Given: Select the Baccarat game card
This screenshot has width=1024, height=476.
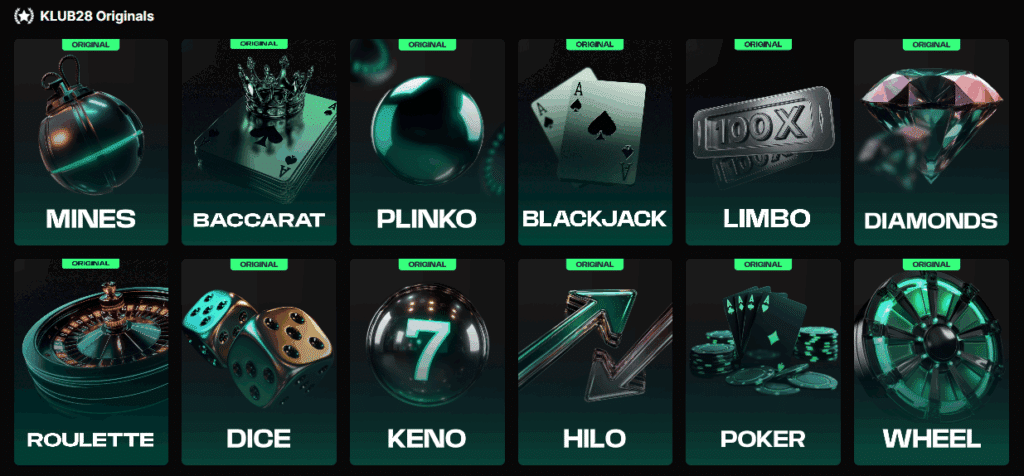Looking at the screenshot, I should [x=259, y=142].
